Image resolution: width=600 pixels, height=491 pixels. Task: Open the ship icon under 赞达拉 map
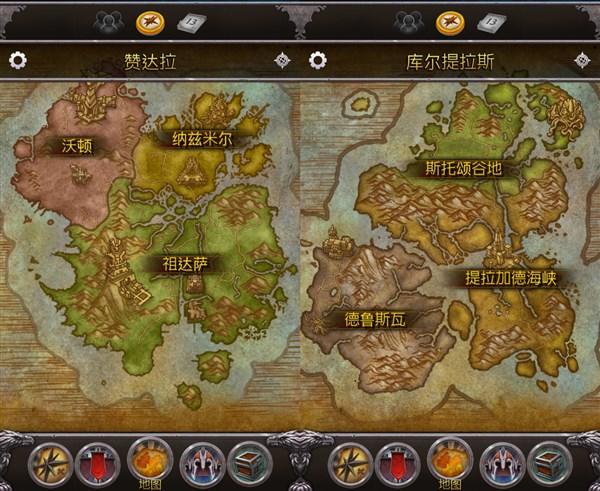click(x=200, y=464)
